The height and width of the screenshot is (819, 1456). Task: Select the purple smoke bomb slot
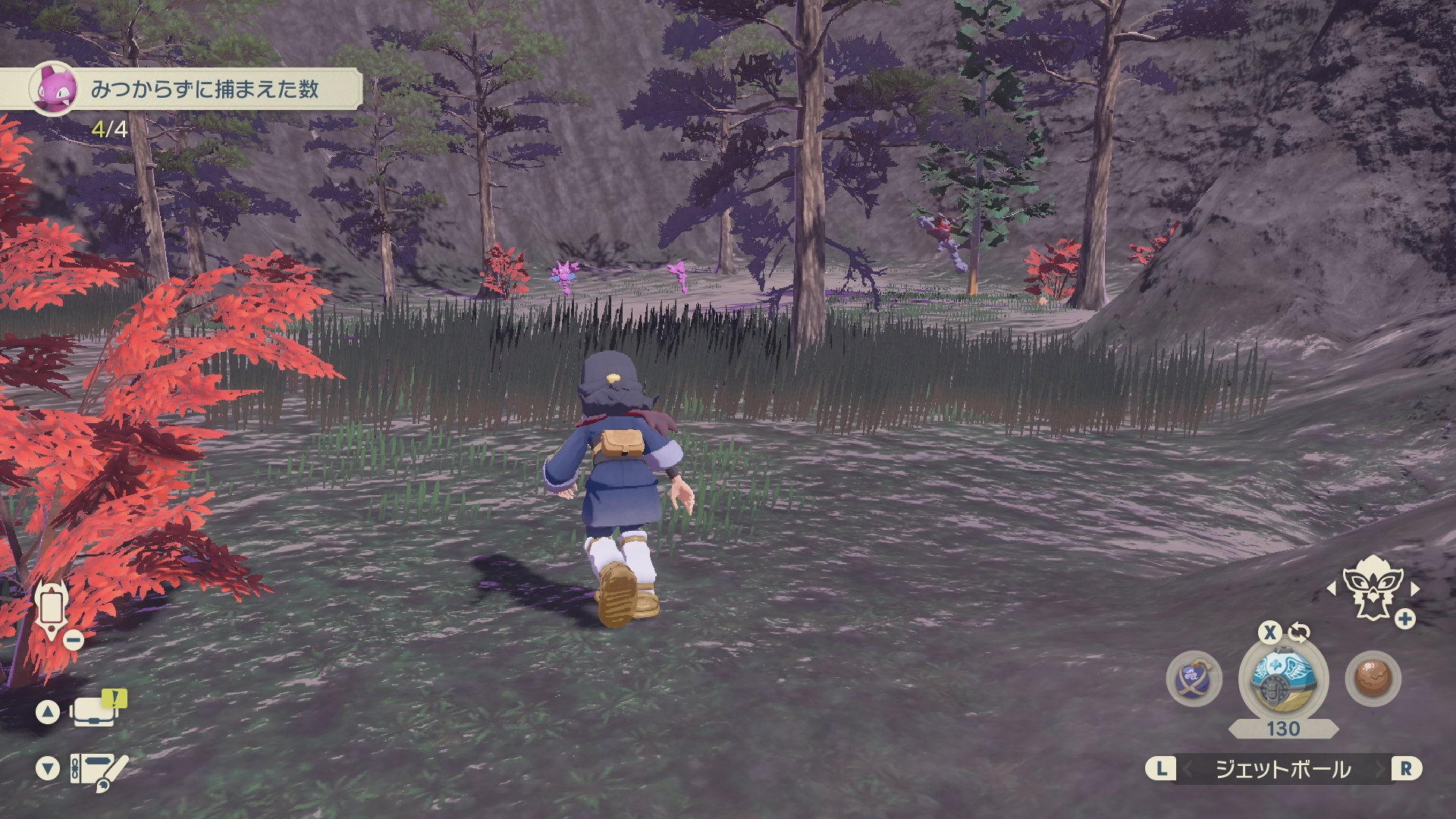(x=1194, y=677)
